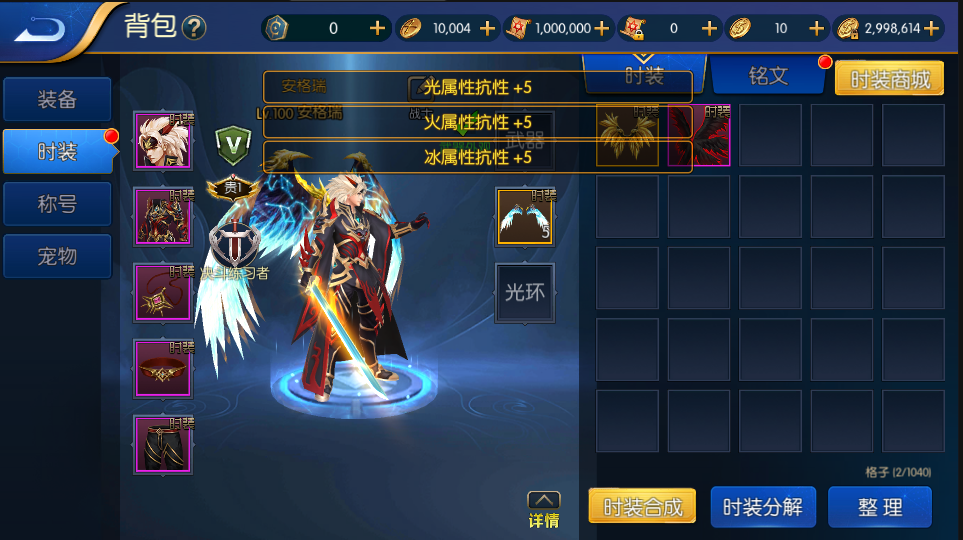Select the 时装 fashion side tab
The height and width of the screenshot is (540, 963).
click(57, 152)
